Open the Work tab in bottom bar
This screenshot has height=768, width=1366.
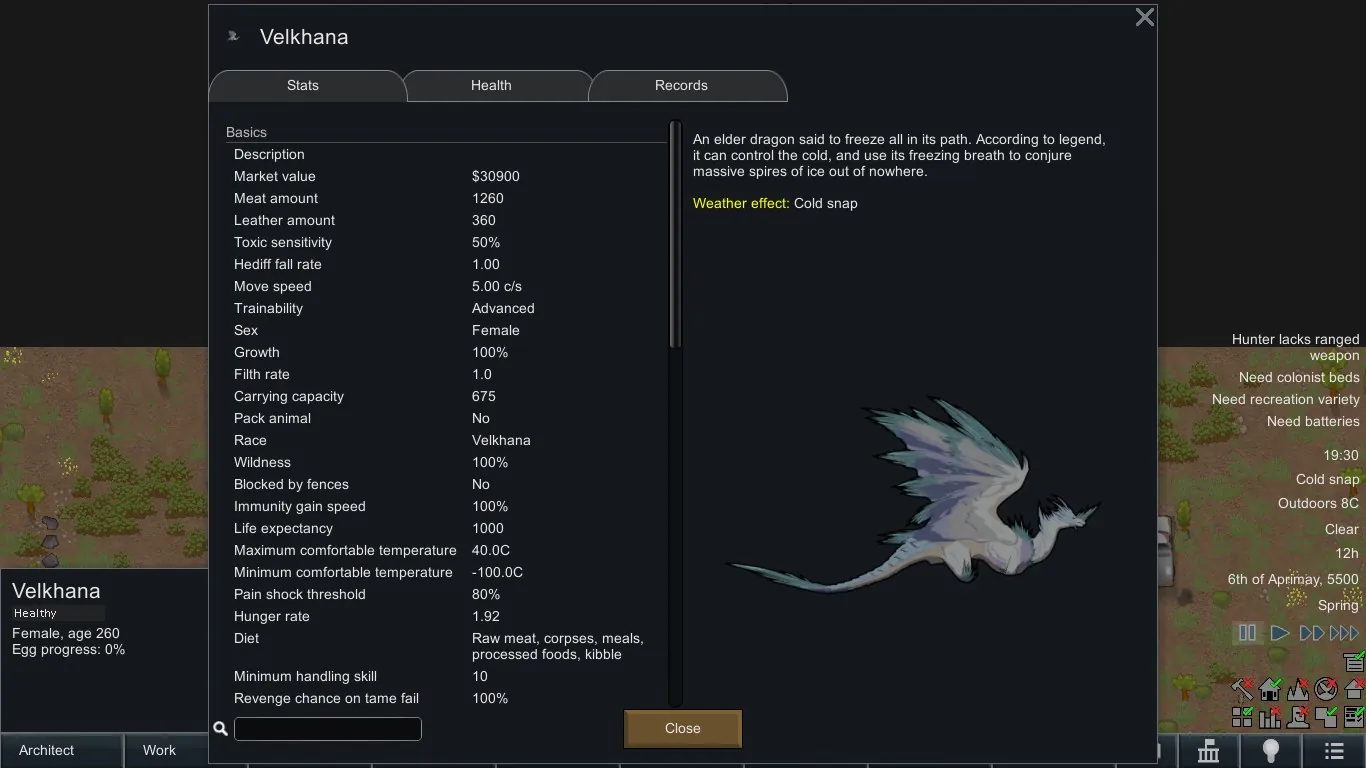(x=159, y=750)
